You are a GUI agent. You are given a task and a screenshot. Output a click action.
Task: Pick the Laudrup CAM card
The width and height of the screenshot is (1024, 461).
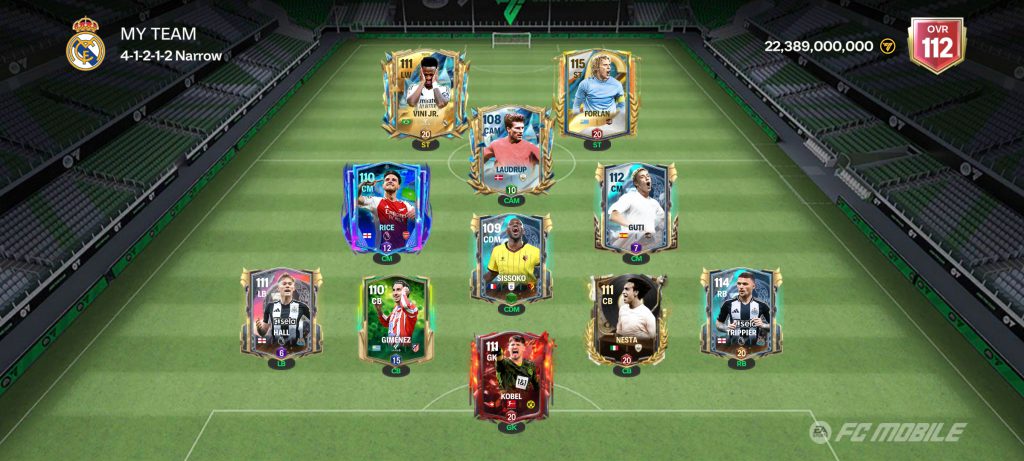click(x=511, y=150)
